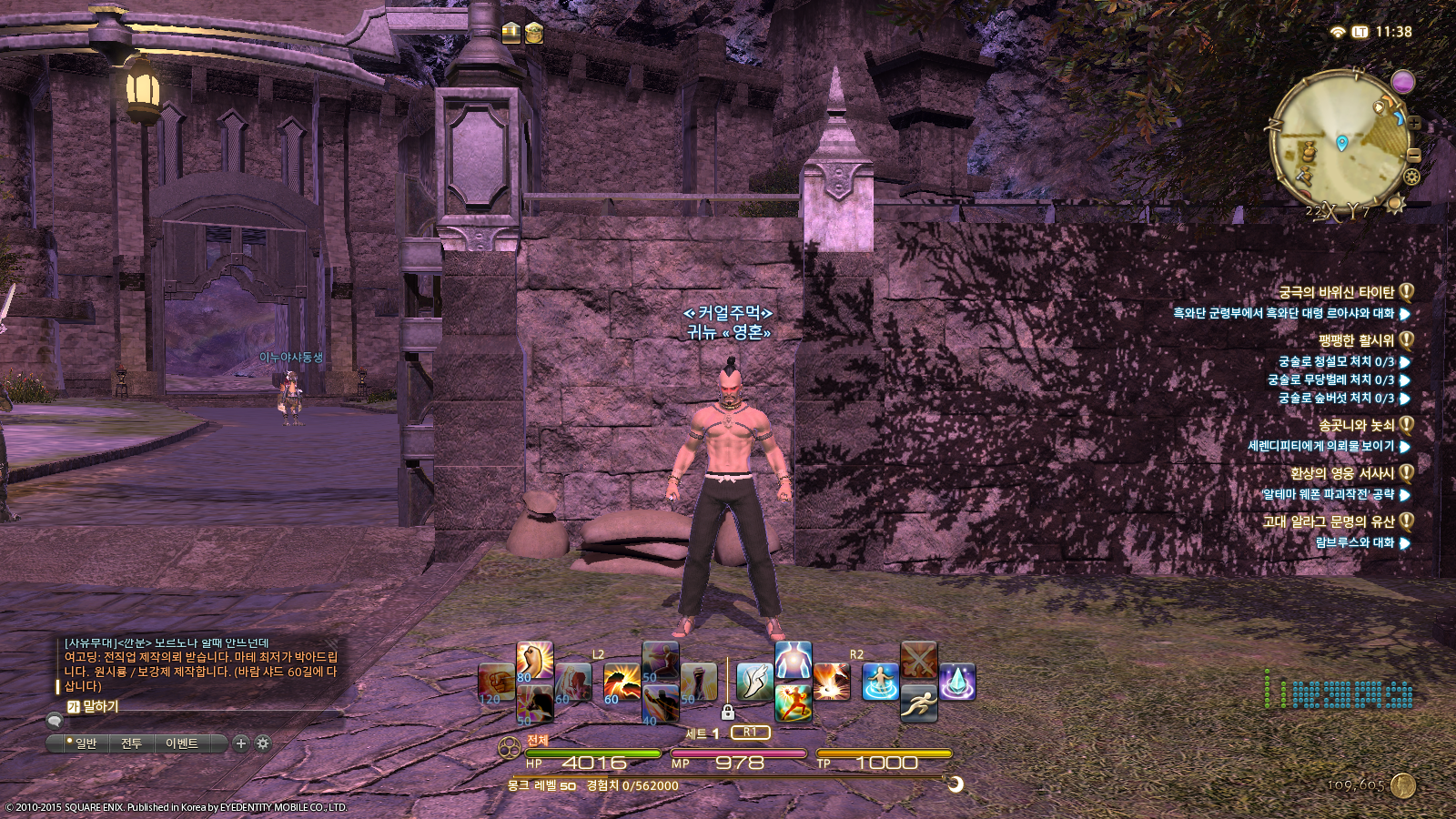Toggle the hotbar padlock icon
Viewport: 1456px width, 819px height.
pyautogui.click(x=727, y=712)
